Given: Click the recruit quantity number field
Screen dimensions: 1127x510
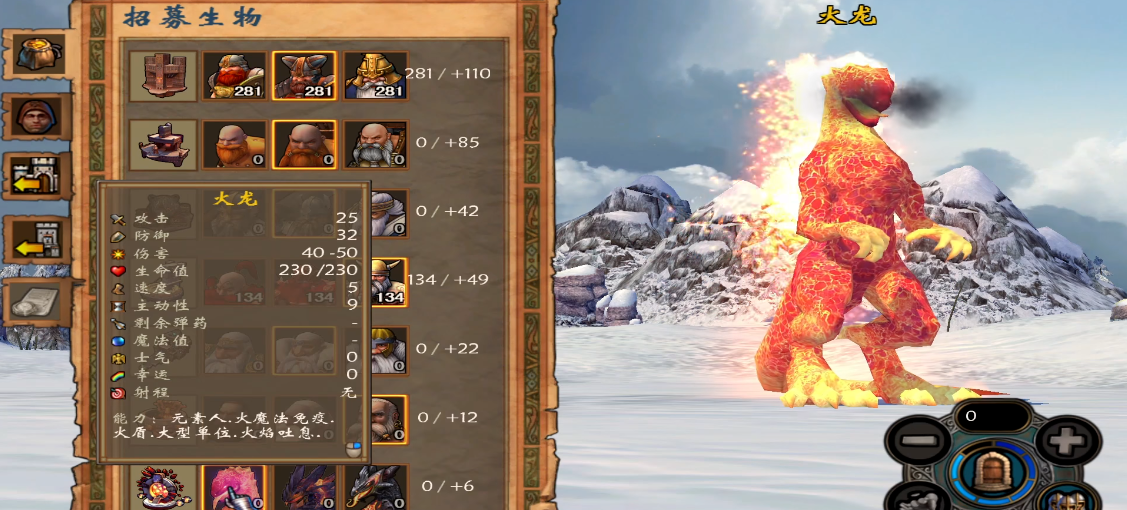Looking at the screenshot, I should tap(991, 413).
